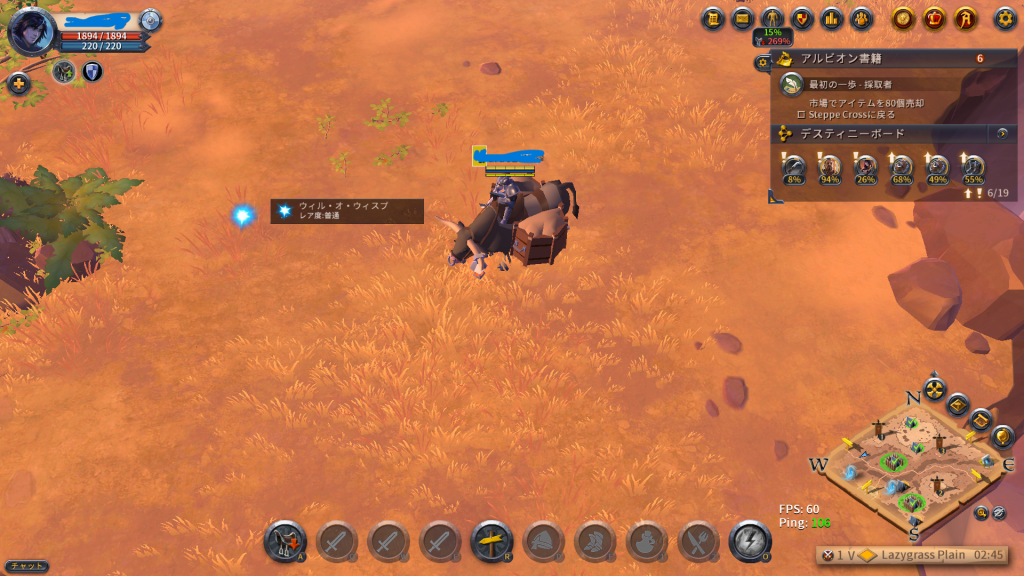The image size is (1024, 576).
Task: Select the 94% destiny progress icon
Action: [829, 167]
